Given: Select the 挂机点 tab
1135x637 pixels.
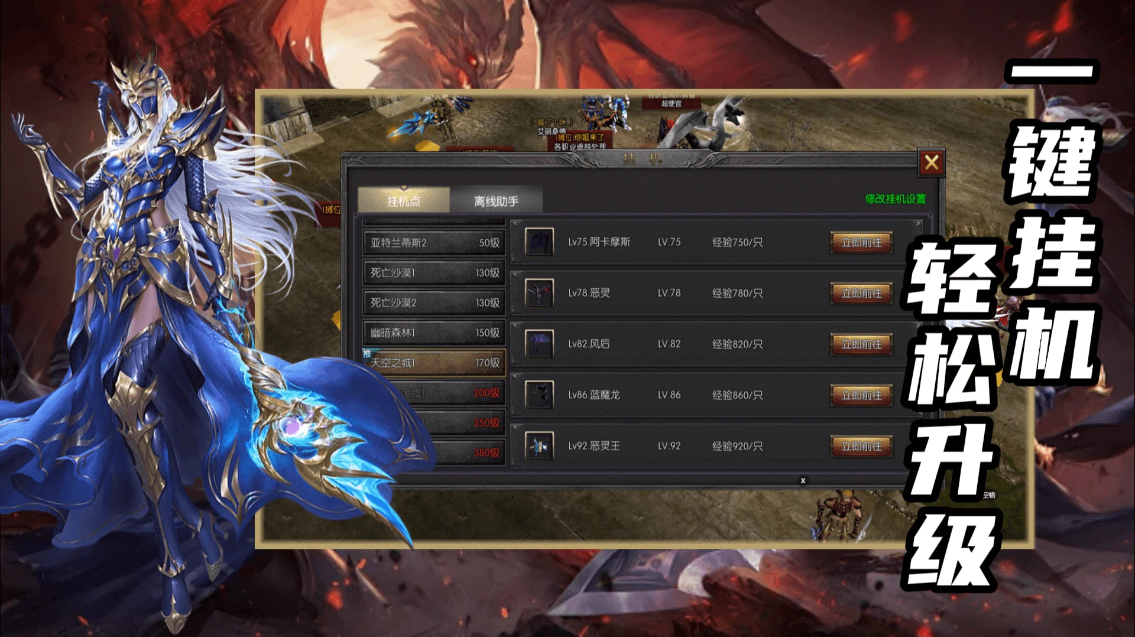Looking at the screenshot, I should pos(404,200).
